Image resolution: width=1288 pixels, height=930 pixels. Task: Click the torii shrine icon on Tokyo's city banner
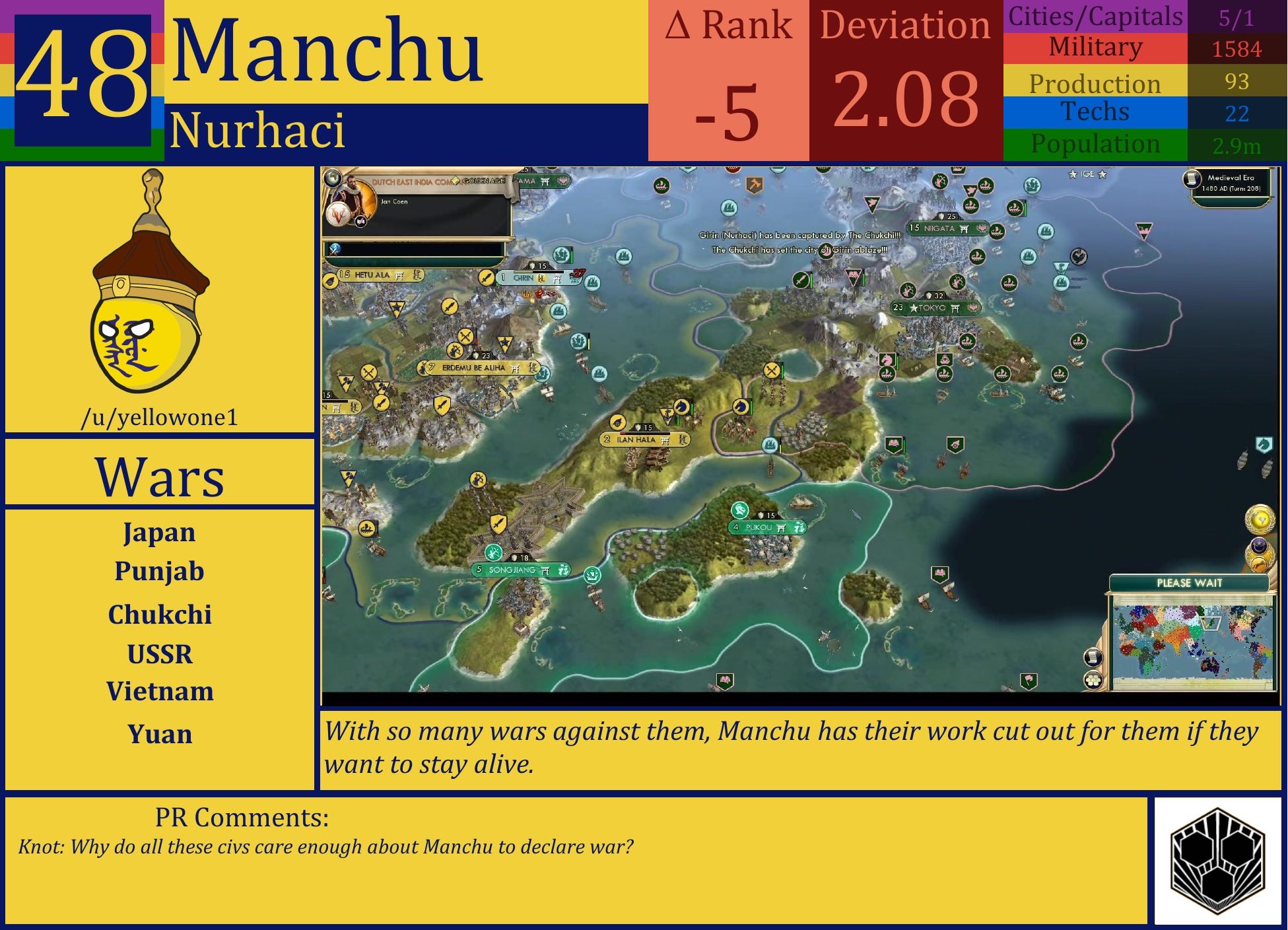click(x=955, y=309)
